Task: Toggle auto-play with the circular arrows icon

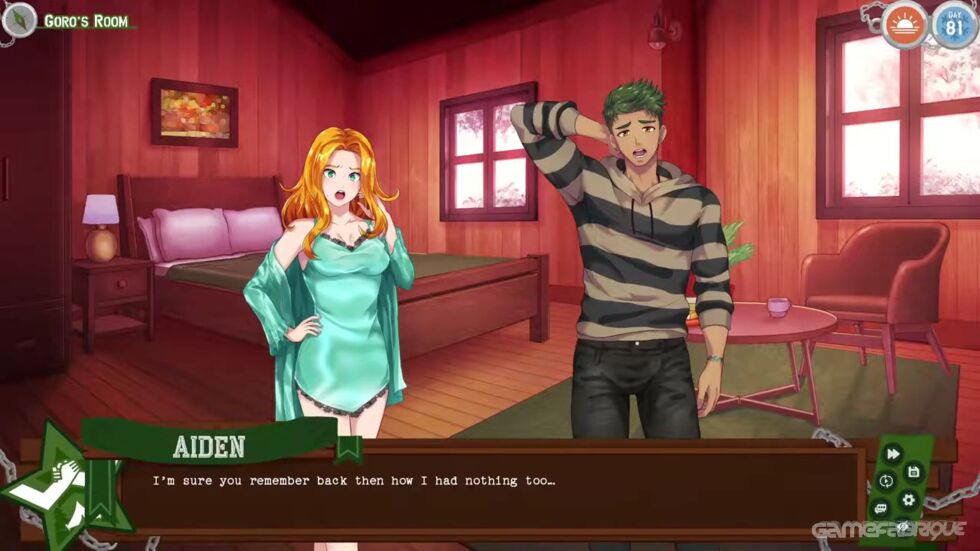Action: click(886, 481)
